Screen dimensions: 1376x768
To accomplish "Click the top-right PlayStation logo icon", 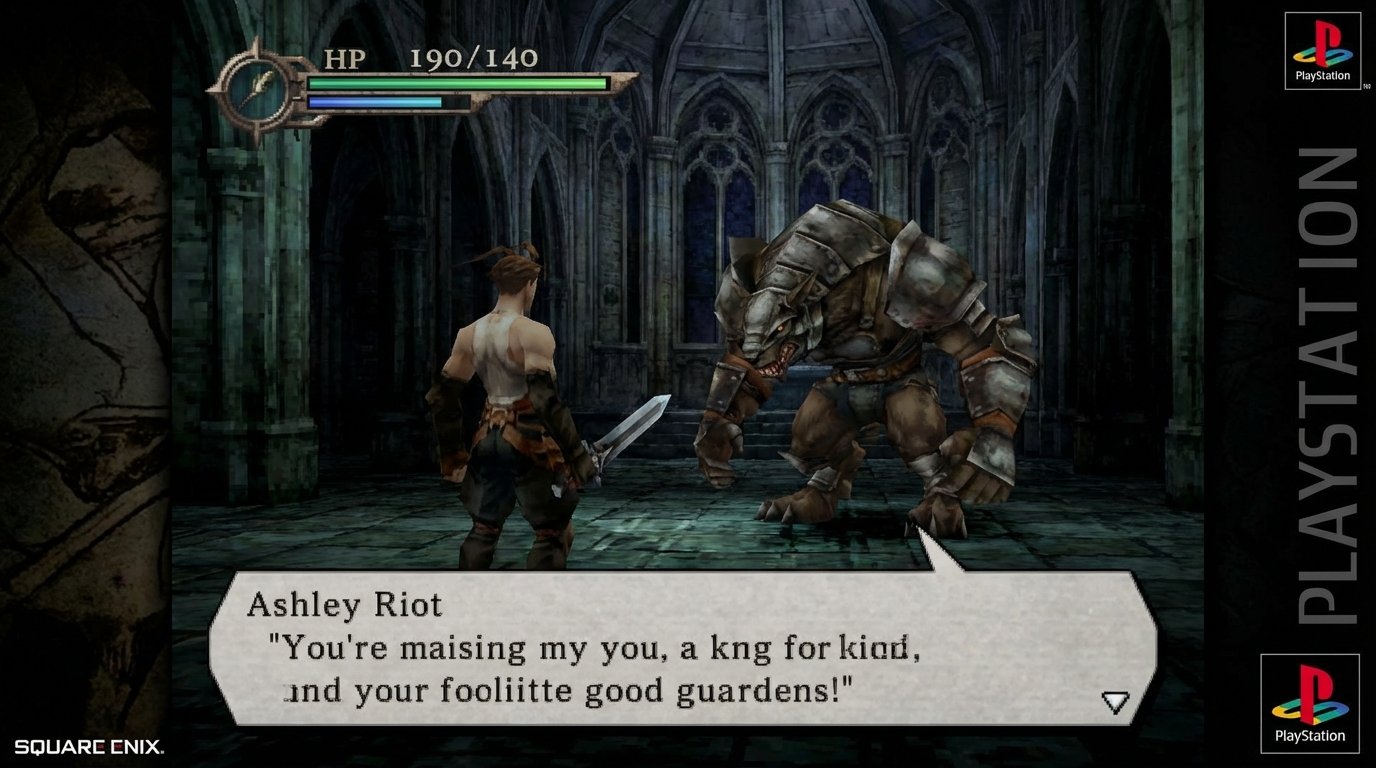I will point(1322,48).
